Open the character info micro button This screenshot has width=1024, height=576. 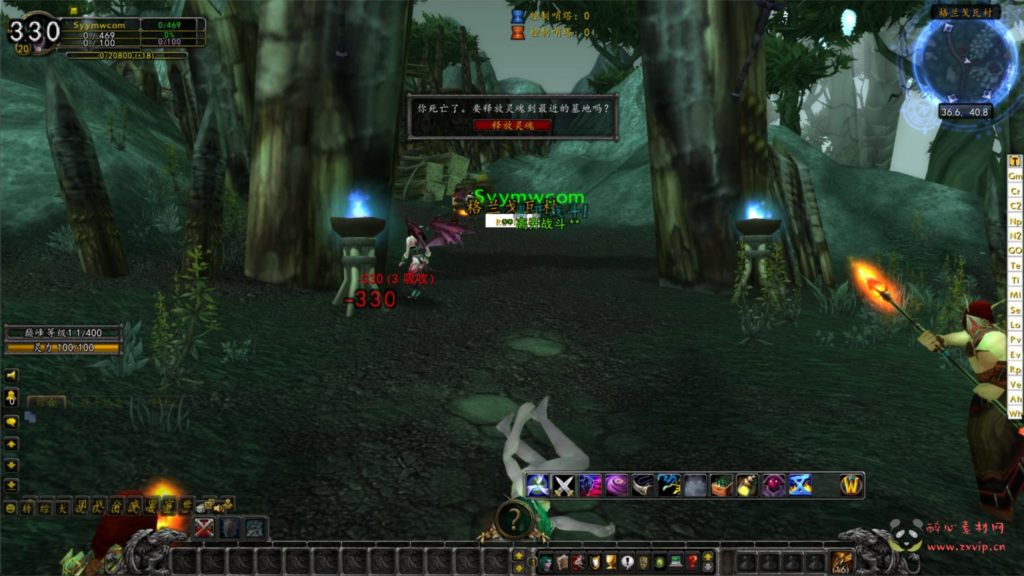[546, 562]
